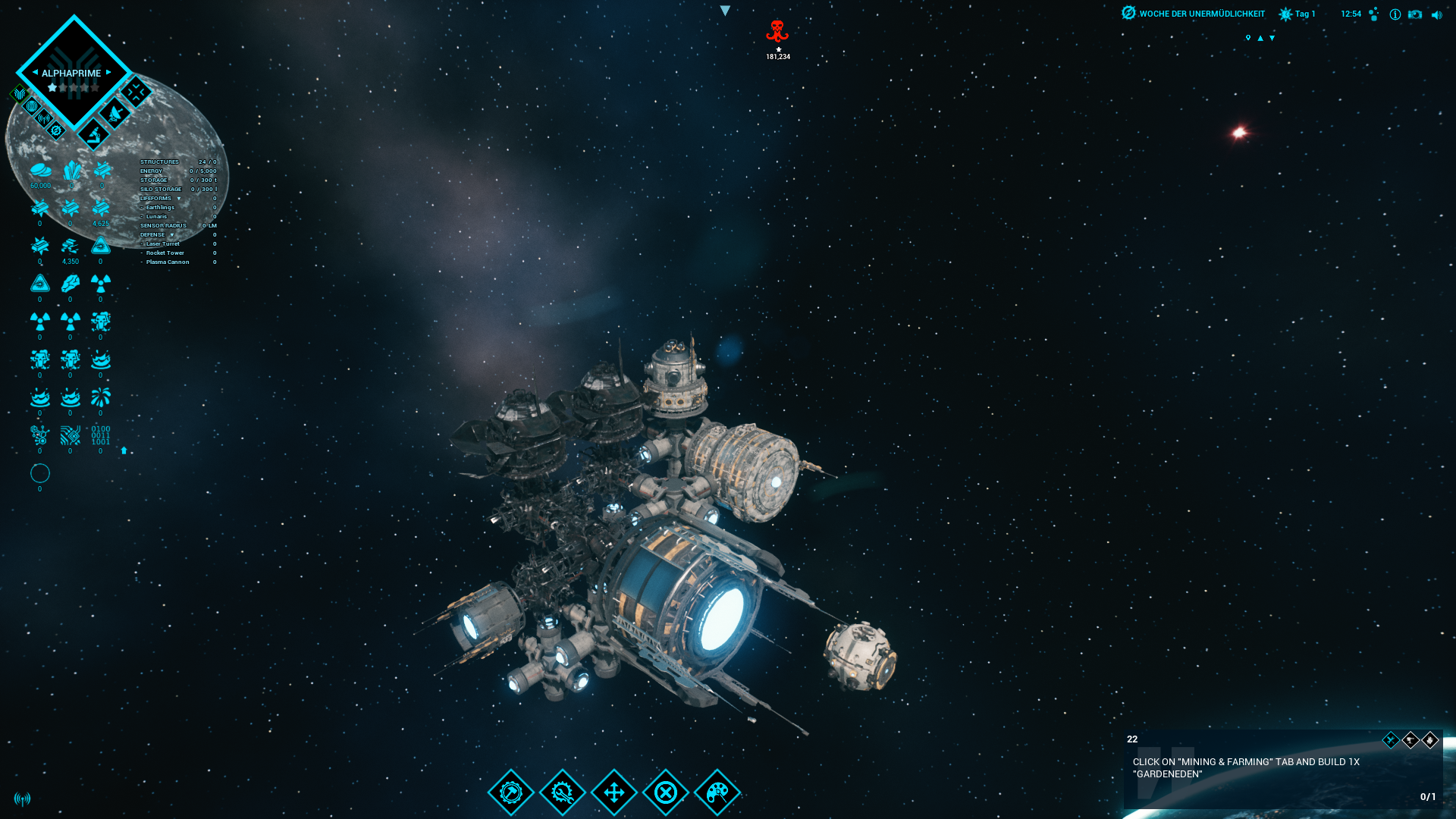
Task: Click the red pirate skull marker
Action: [x=777, y=32]
